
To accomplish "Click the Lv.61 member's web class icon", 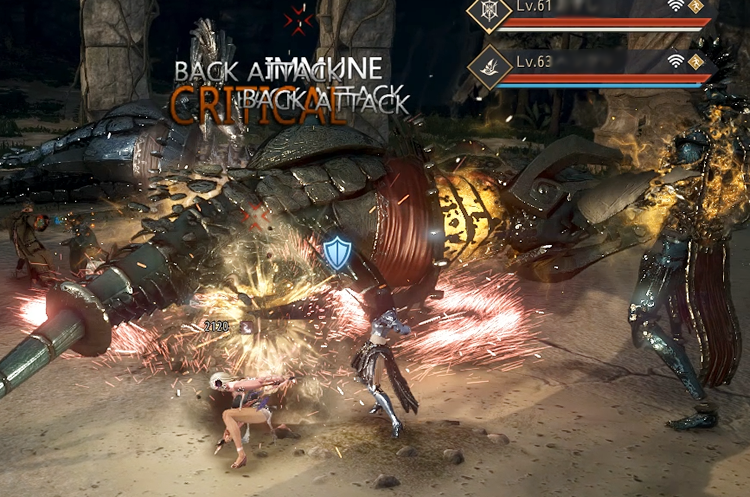I will tap(489, 11).
